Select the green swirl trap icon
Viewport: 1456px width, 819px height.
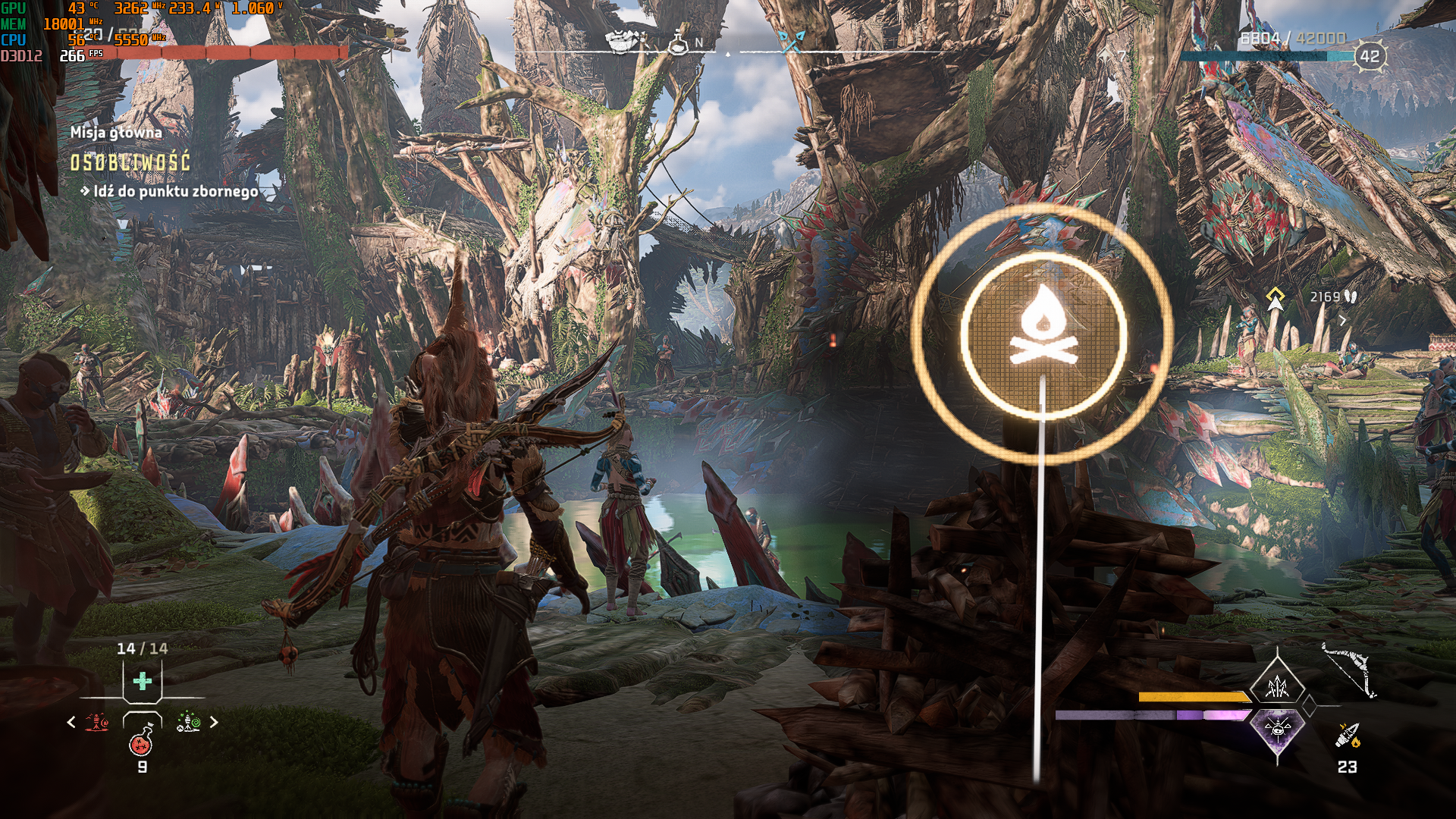tap(188, 722)
